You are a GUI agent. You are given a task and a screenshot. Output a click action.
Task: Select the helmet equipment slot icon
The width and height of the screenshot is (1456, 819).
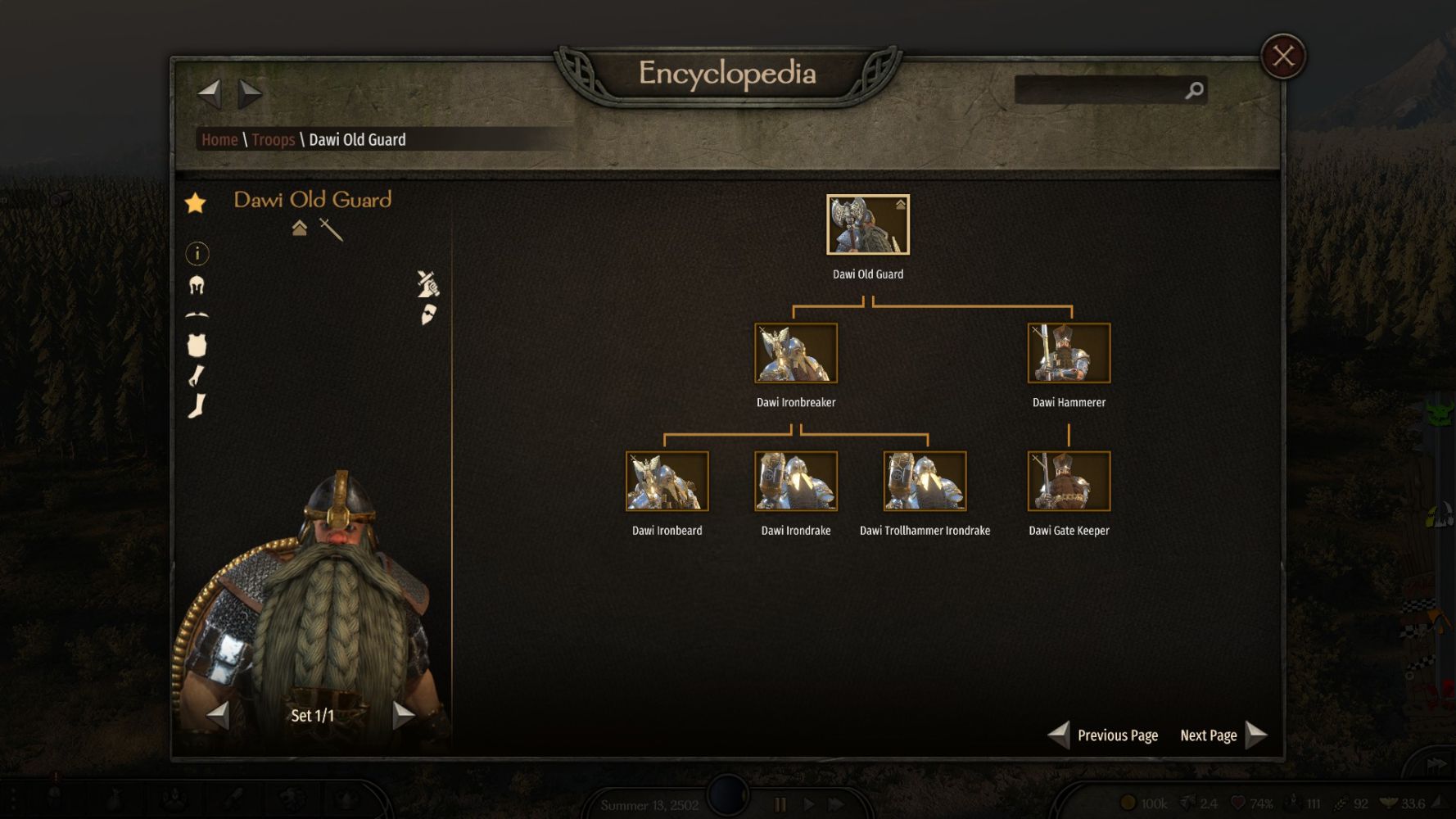197,285
